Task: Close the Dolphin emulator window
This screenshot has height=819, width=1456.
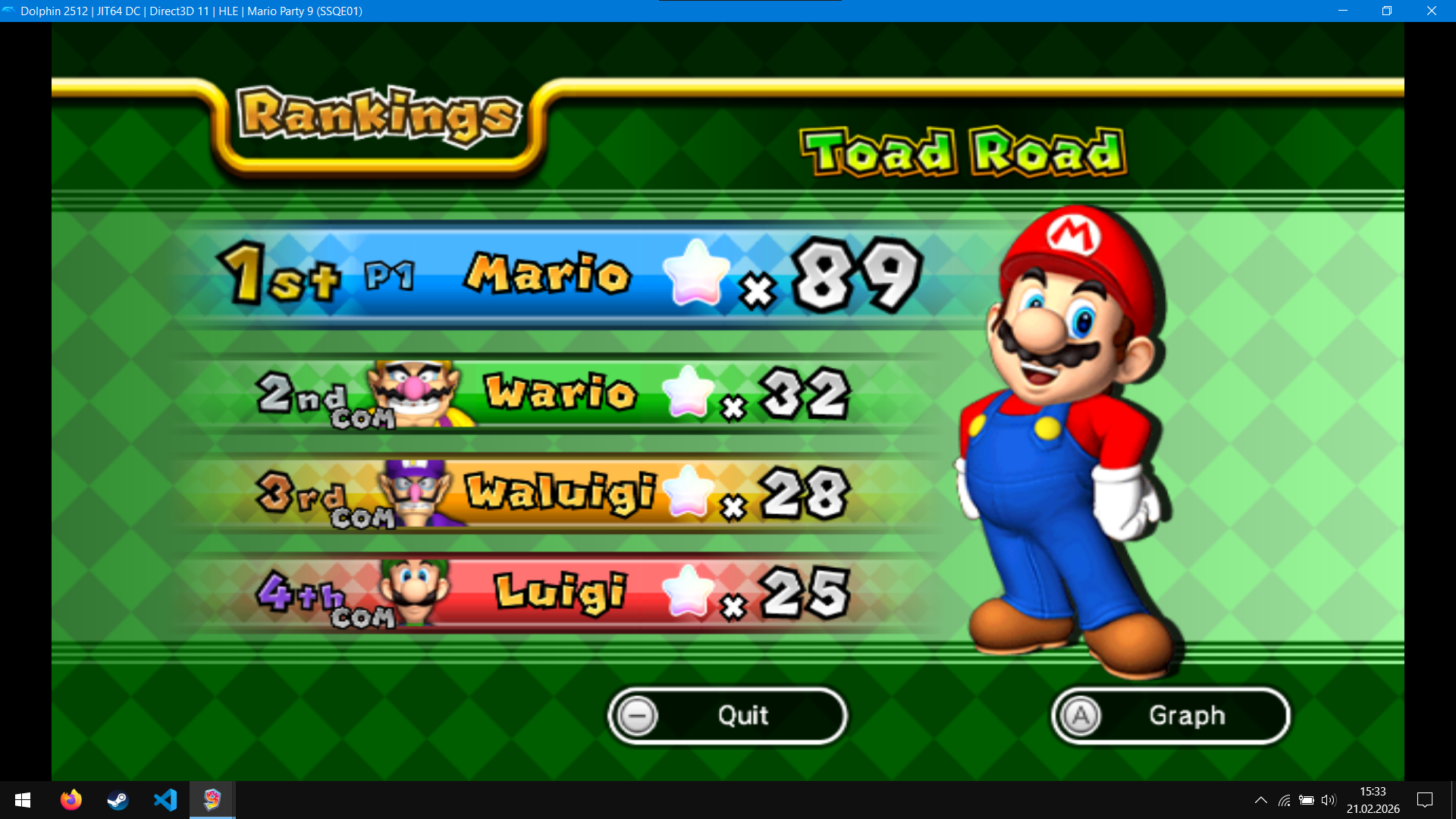Action: point(1431,11)
